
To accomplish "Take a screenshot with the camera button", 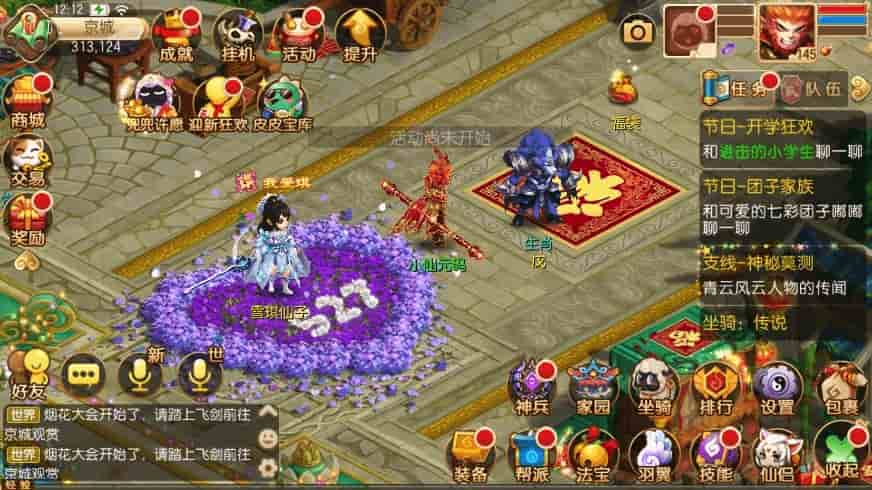I will 637,33.
